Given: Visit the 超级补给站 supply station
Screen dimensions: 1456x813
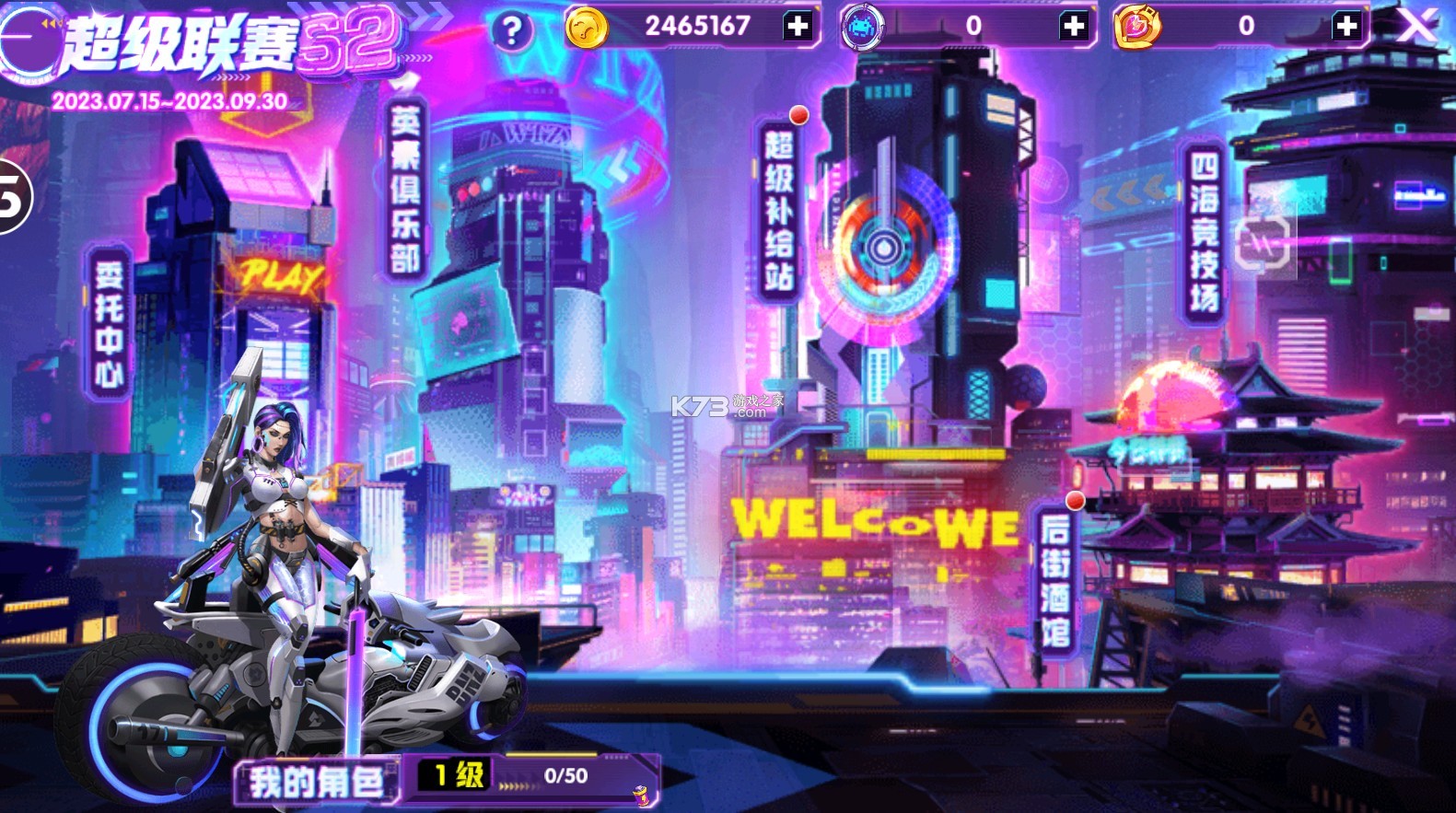Looking at the screenshot, I should pos(778,210).
